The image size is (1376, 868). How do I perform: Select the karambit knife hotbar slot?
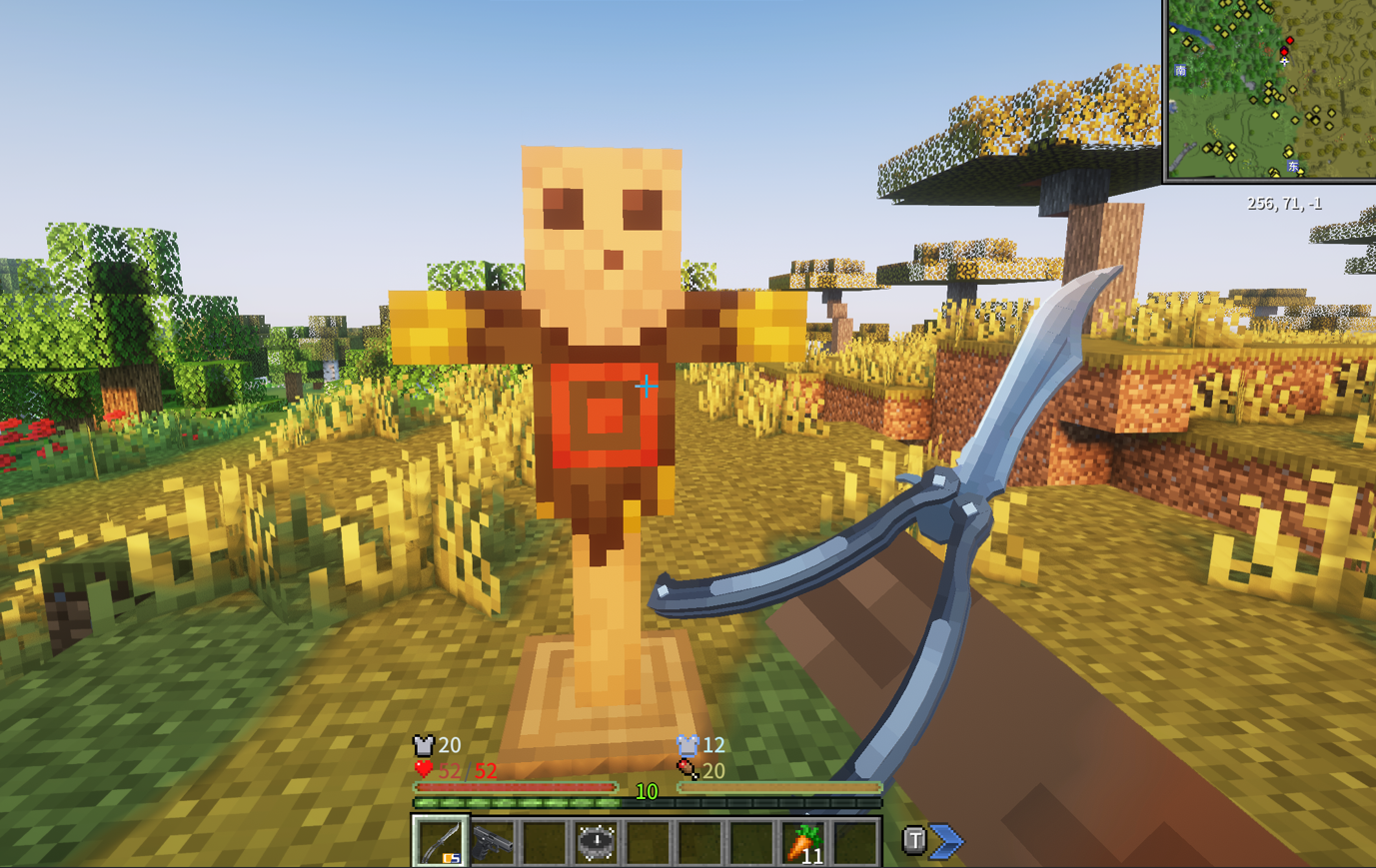440,842
